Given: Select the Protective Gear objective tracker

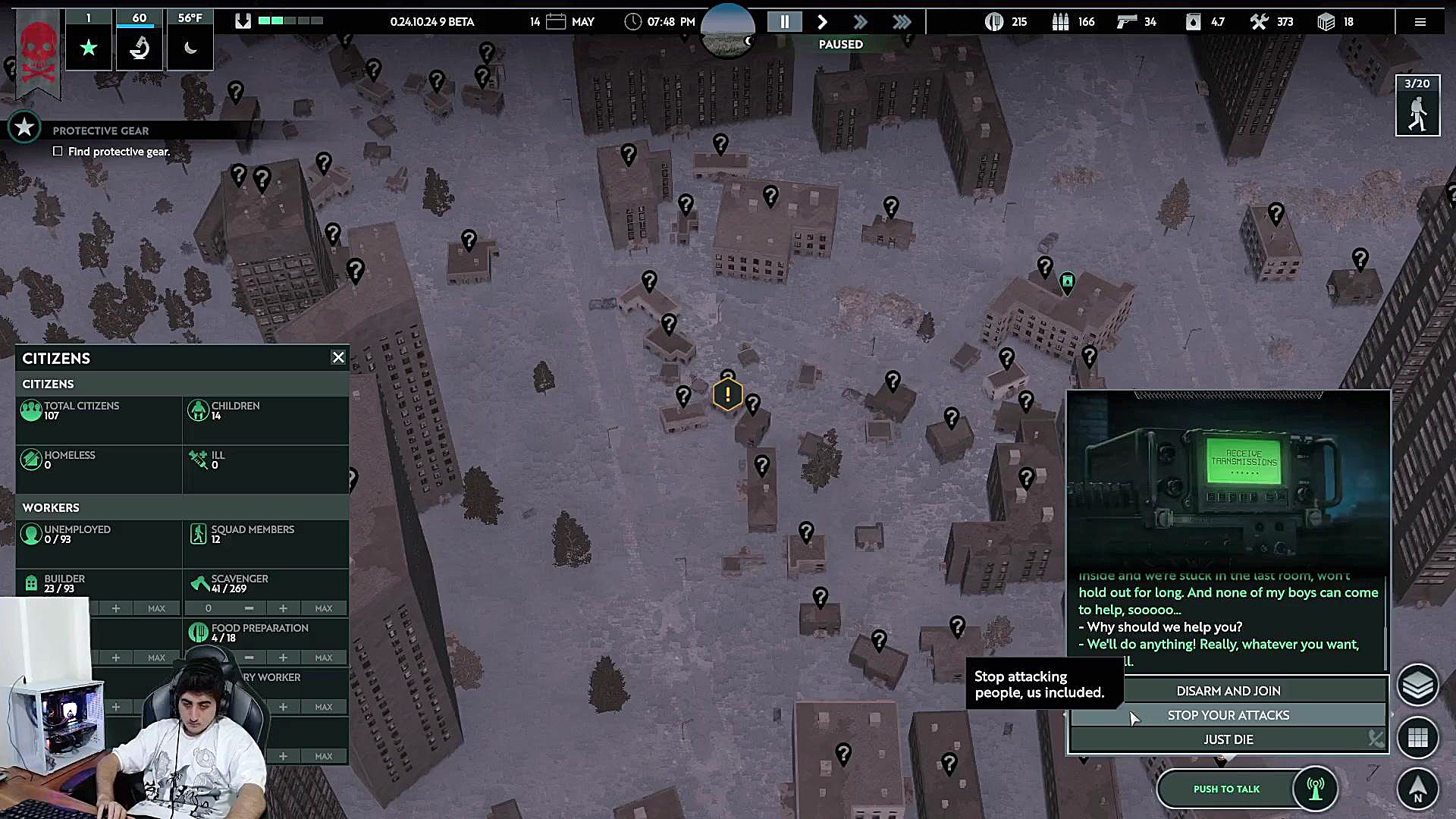Looking at the screenshot, I should pos(100,130).
